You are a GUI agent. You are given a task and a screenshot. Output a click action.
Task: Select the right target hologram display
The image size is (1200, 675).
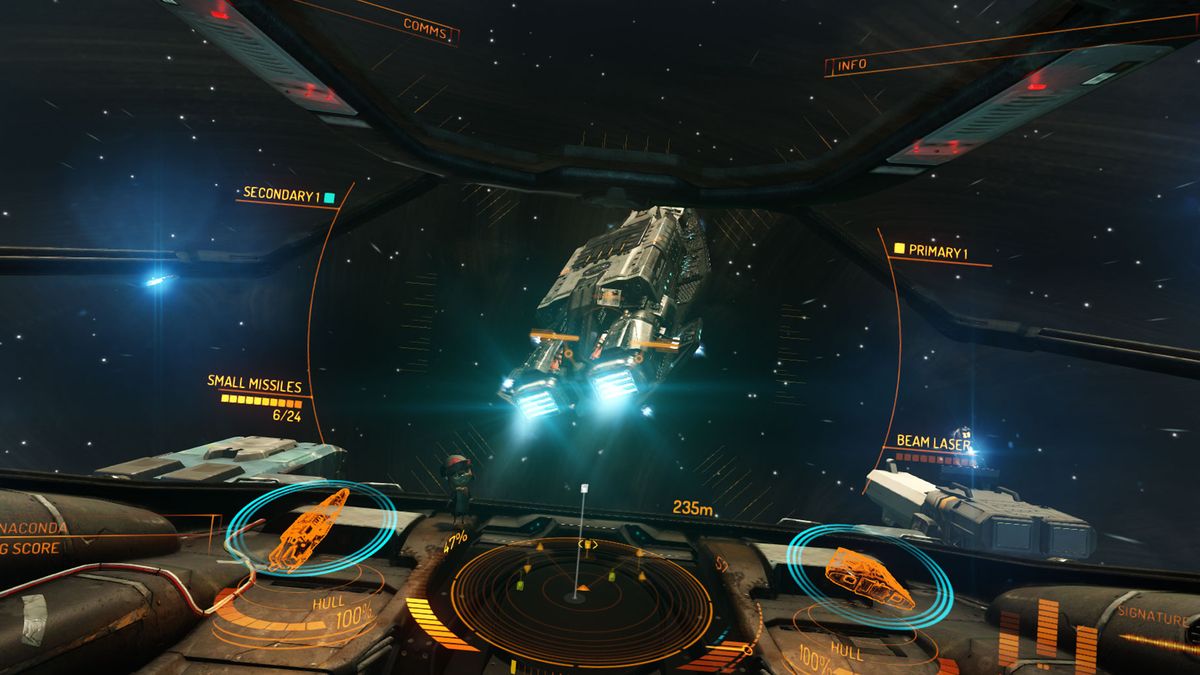tap(868, 577)
